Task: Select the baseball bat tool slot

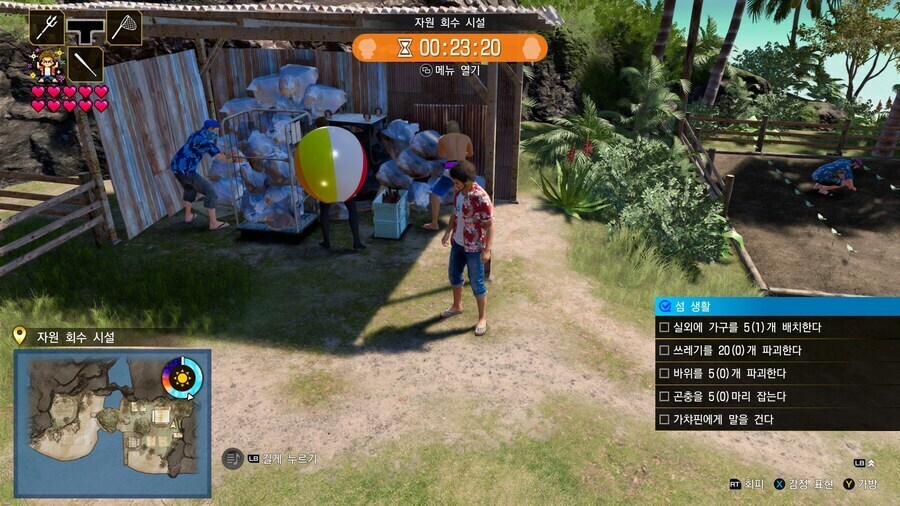Action: point(86,65)
